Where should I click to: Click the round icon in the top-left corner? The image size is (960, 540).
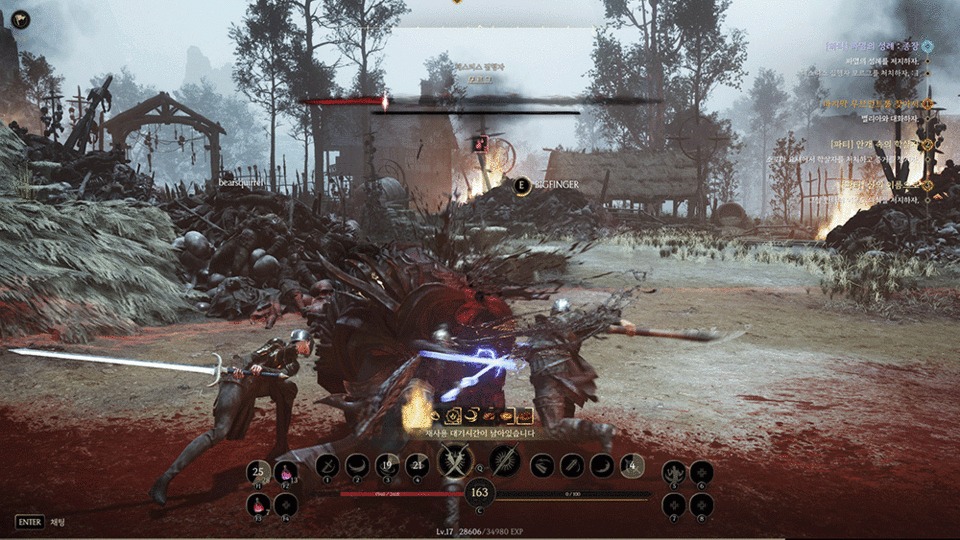(x=20, y=19)
